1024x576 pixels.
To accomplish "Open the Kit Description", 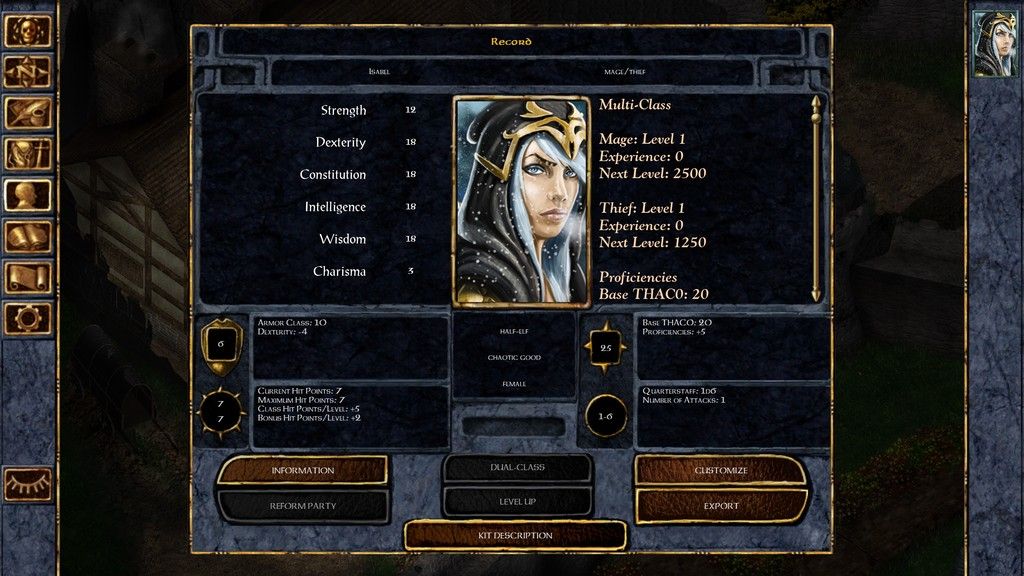I will point(515,535).
